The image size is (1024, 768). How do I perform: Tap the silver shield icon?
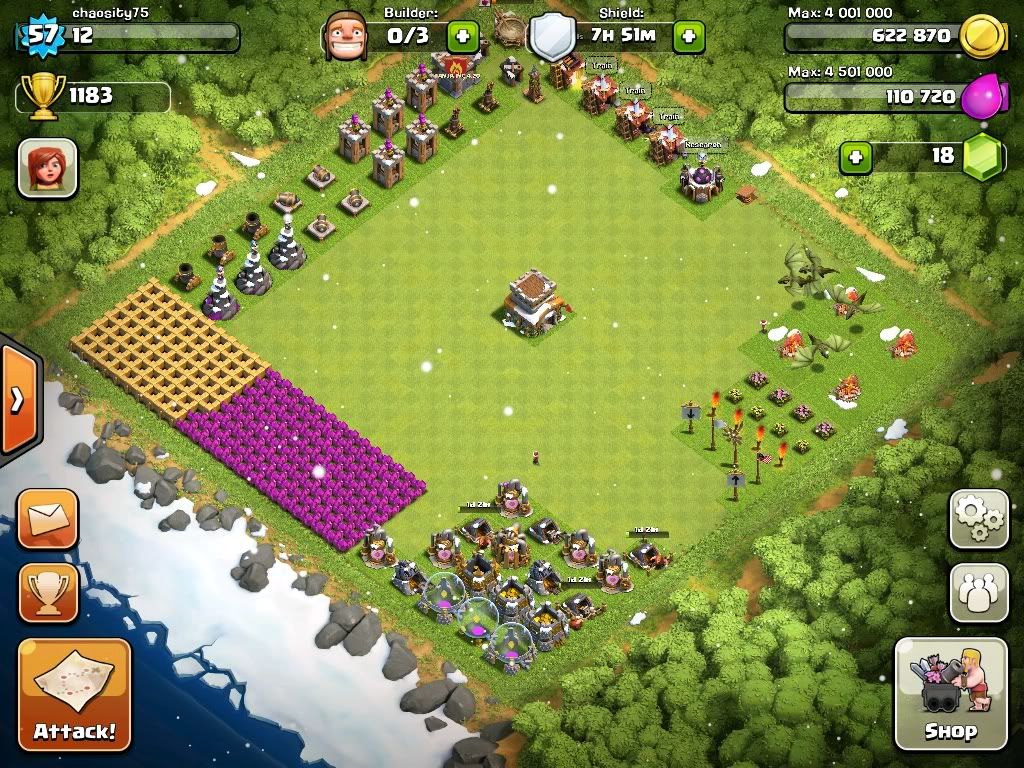[x=552, y=38]
